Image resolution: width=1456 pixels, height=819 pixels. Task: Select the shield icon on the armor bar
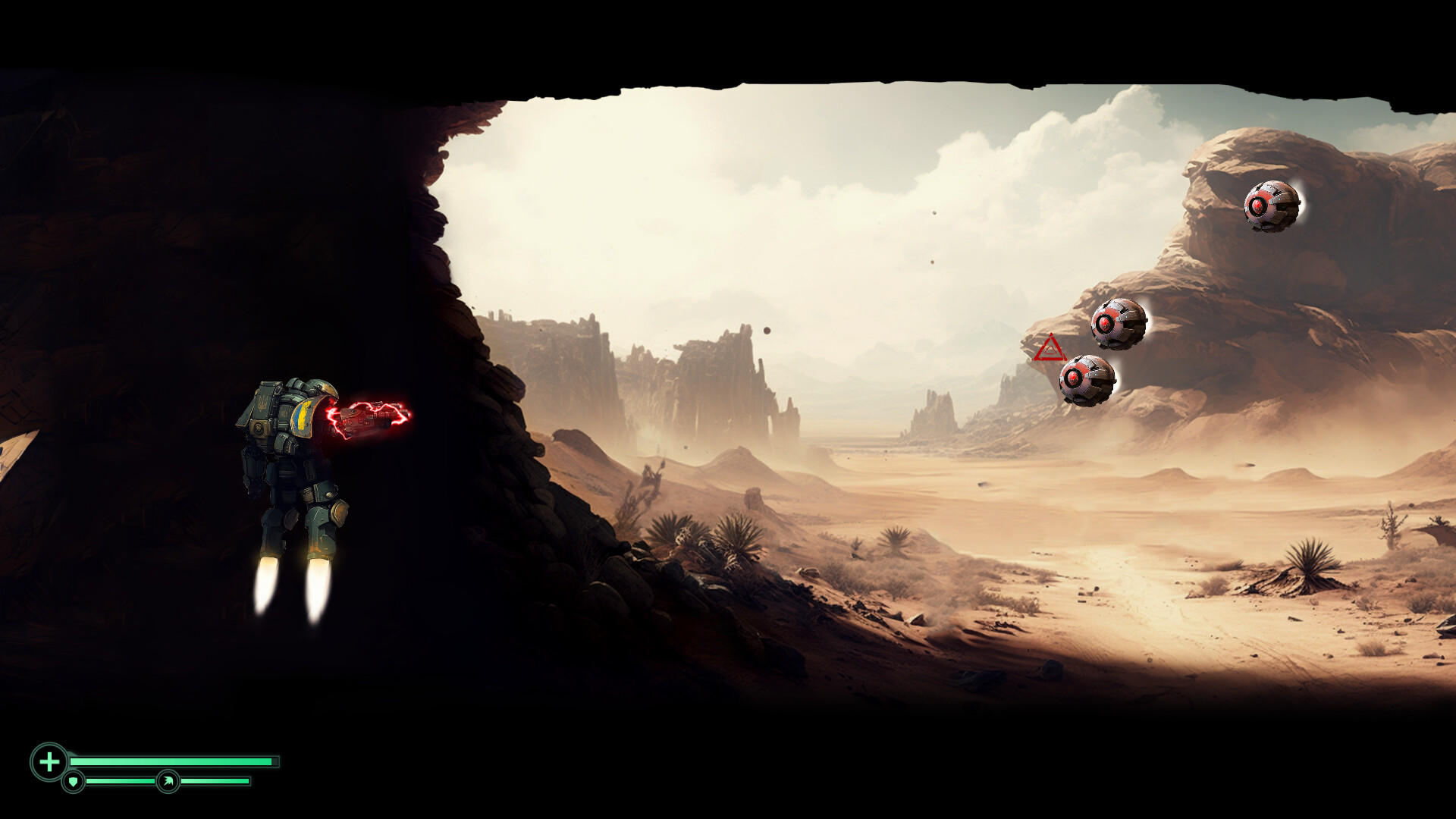[73, 782]
